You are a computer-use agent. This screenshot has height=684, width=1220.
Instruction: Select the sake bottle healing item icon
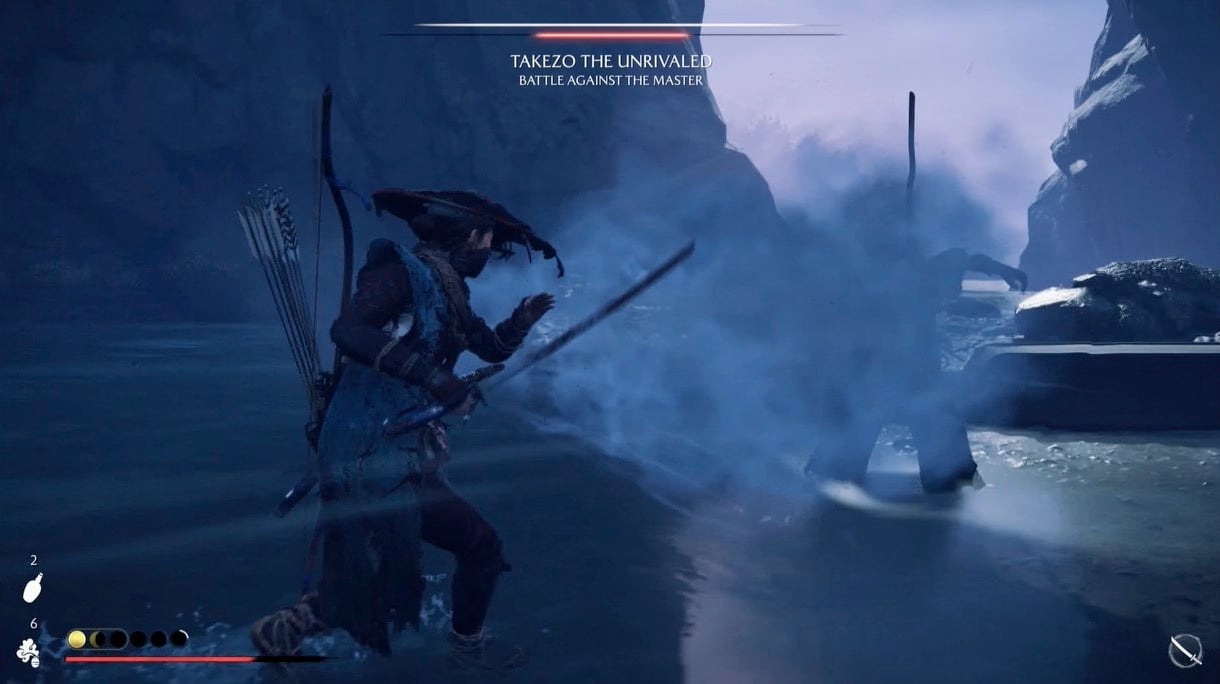click(x=32, y=588)
